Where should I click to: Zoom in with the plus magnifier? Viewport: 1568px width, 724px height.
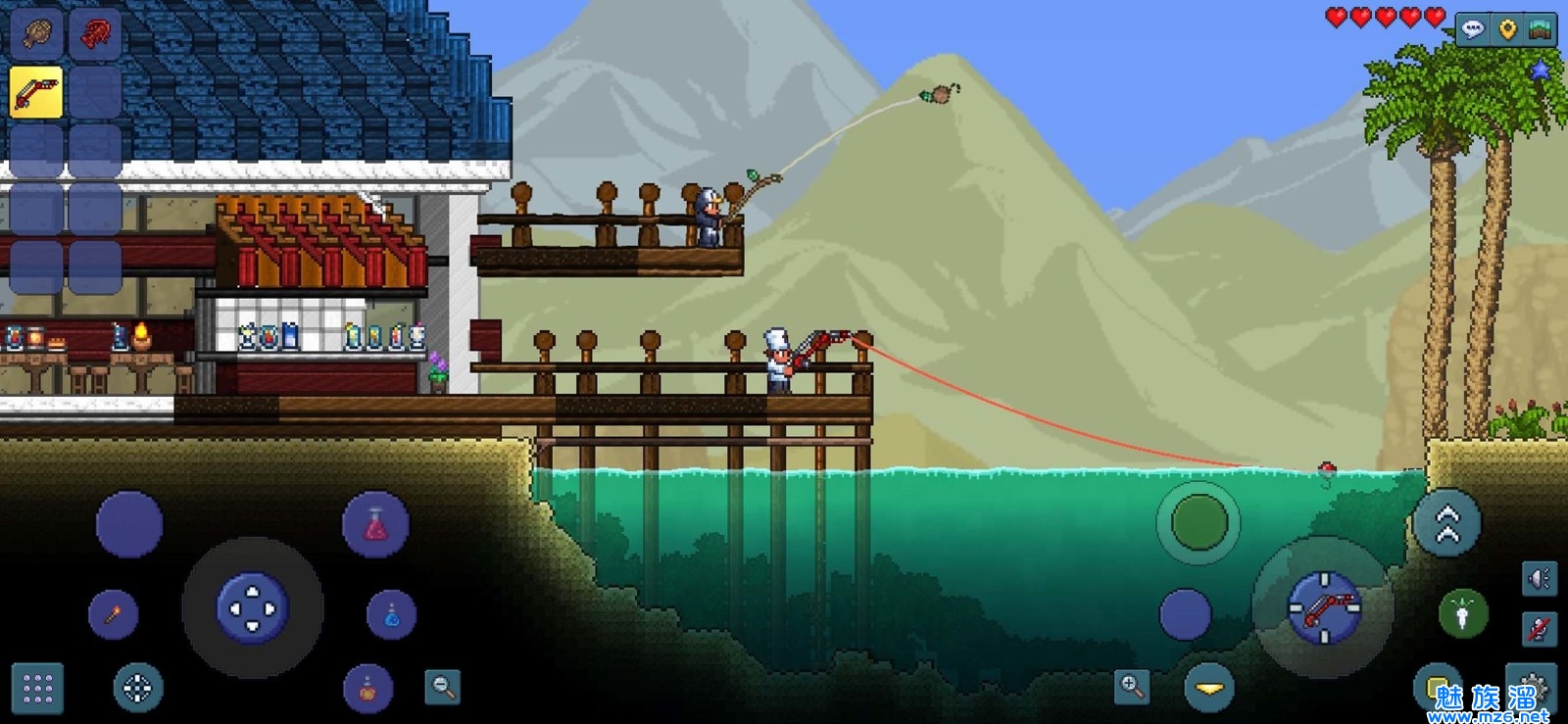click(1132, 686)
